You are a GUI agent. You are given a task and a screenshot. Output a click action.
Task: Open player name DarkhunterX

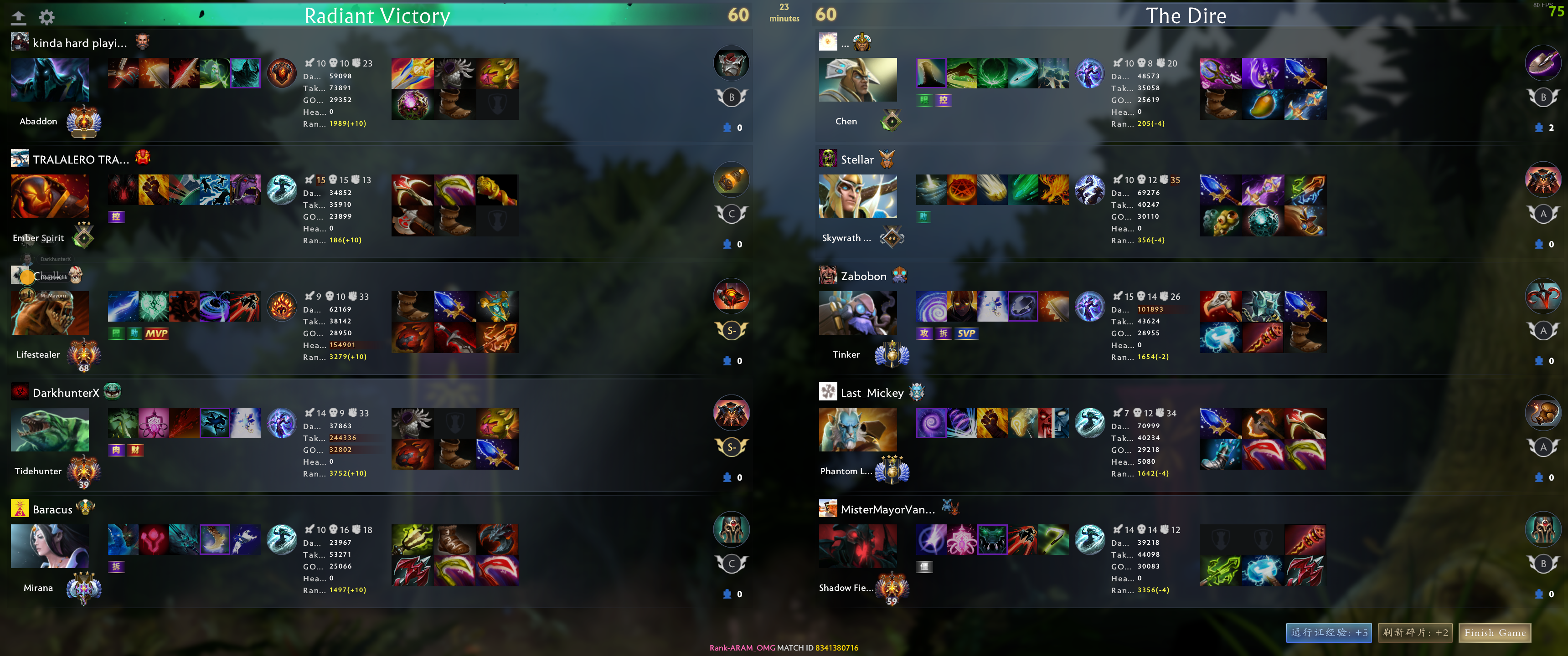coord(66,393)
